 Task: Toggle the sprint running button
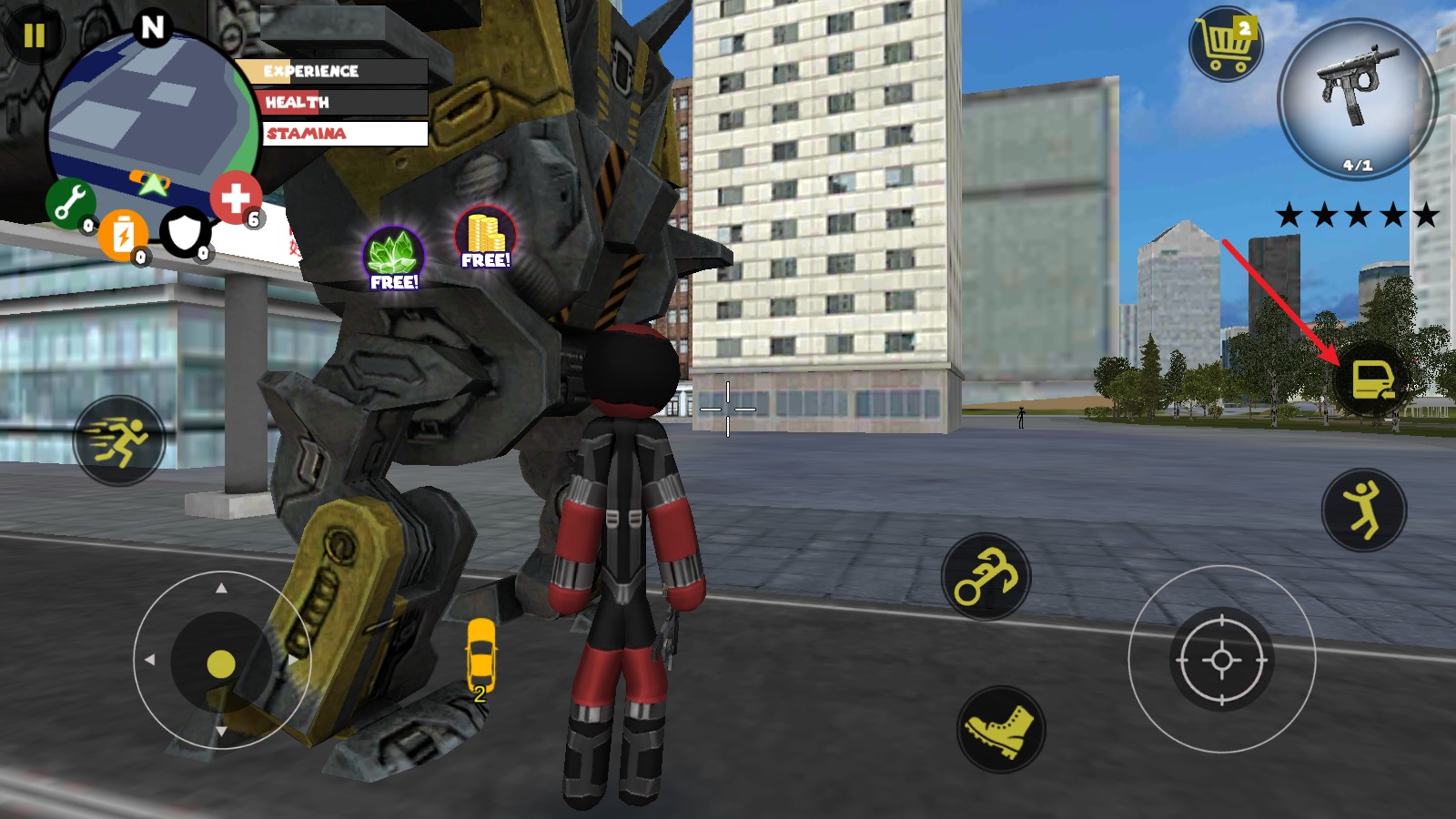pos(119,440)
